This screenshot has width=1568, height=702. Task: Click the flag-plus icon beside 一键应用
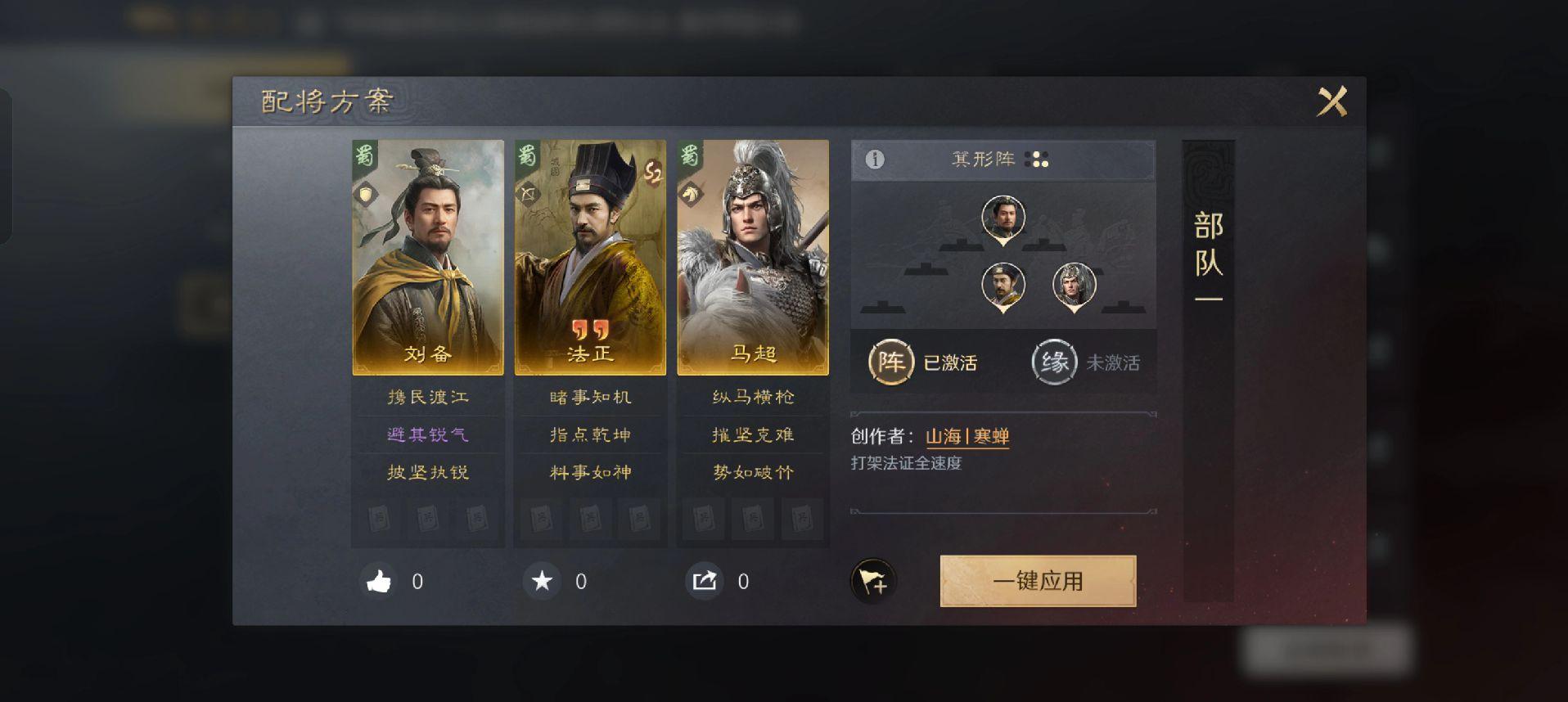(x=873, y=582)
